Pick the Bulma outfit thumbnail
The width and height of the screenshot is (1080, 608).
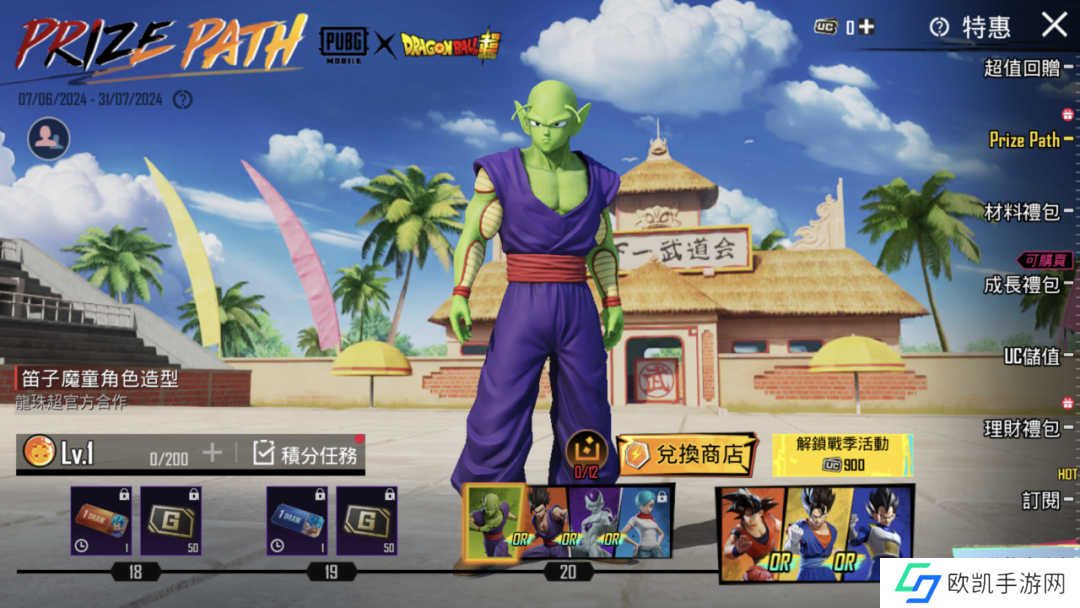(644, 521)
